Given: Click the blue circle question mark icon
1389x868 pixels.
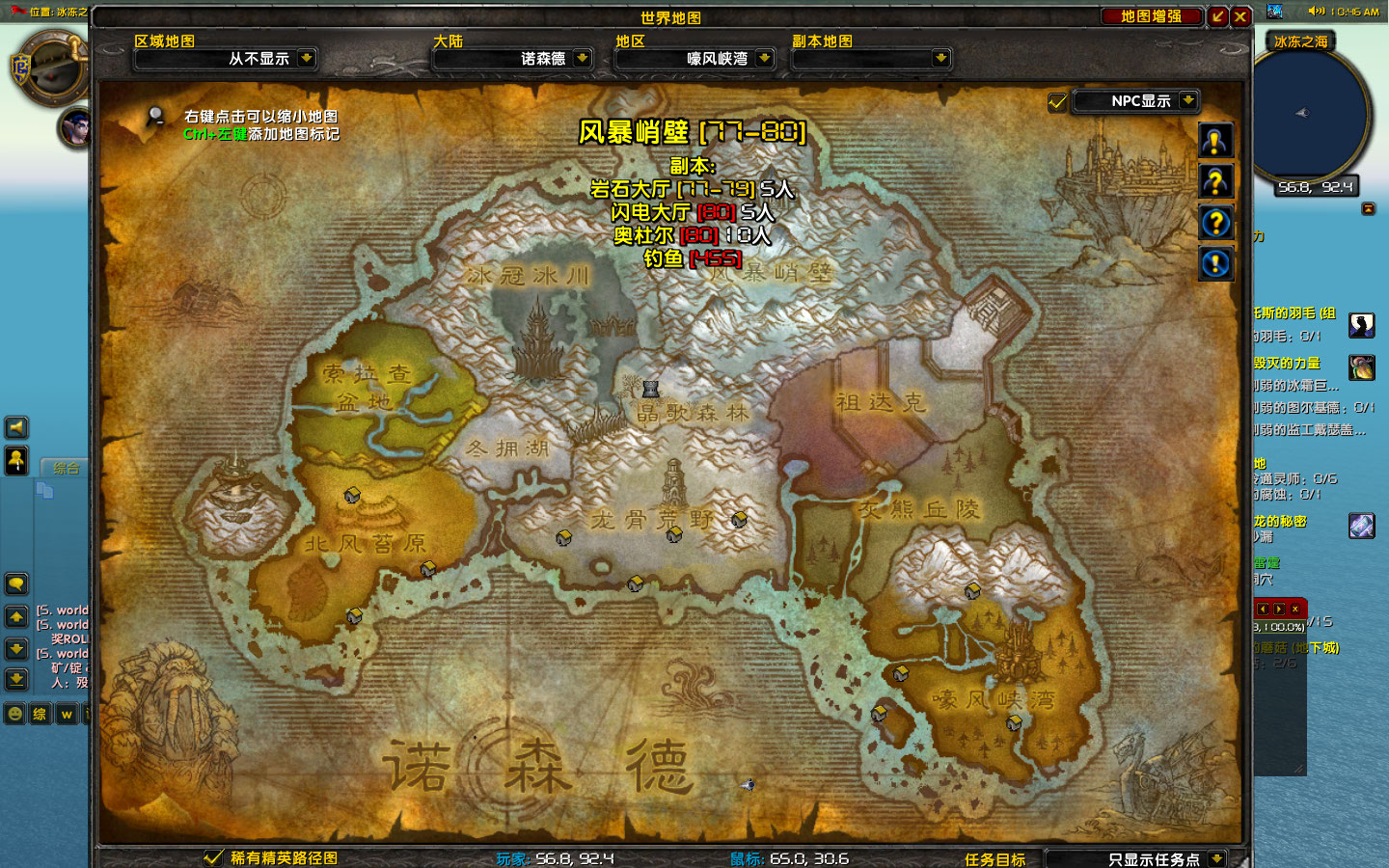Looking at the screenshot, I should (x=1215, y=223).
